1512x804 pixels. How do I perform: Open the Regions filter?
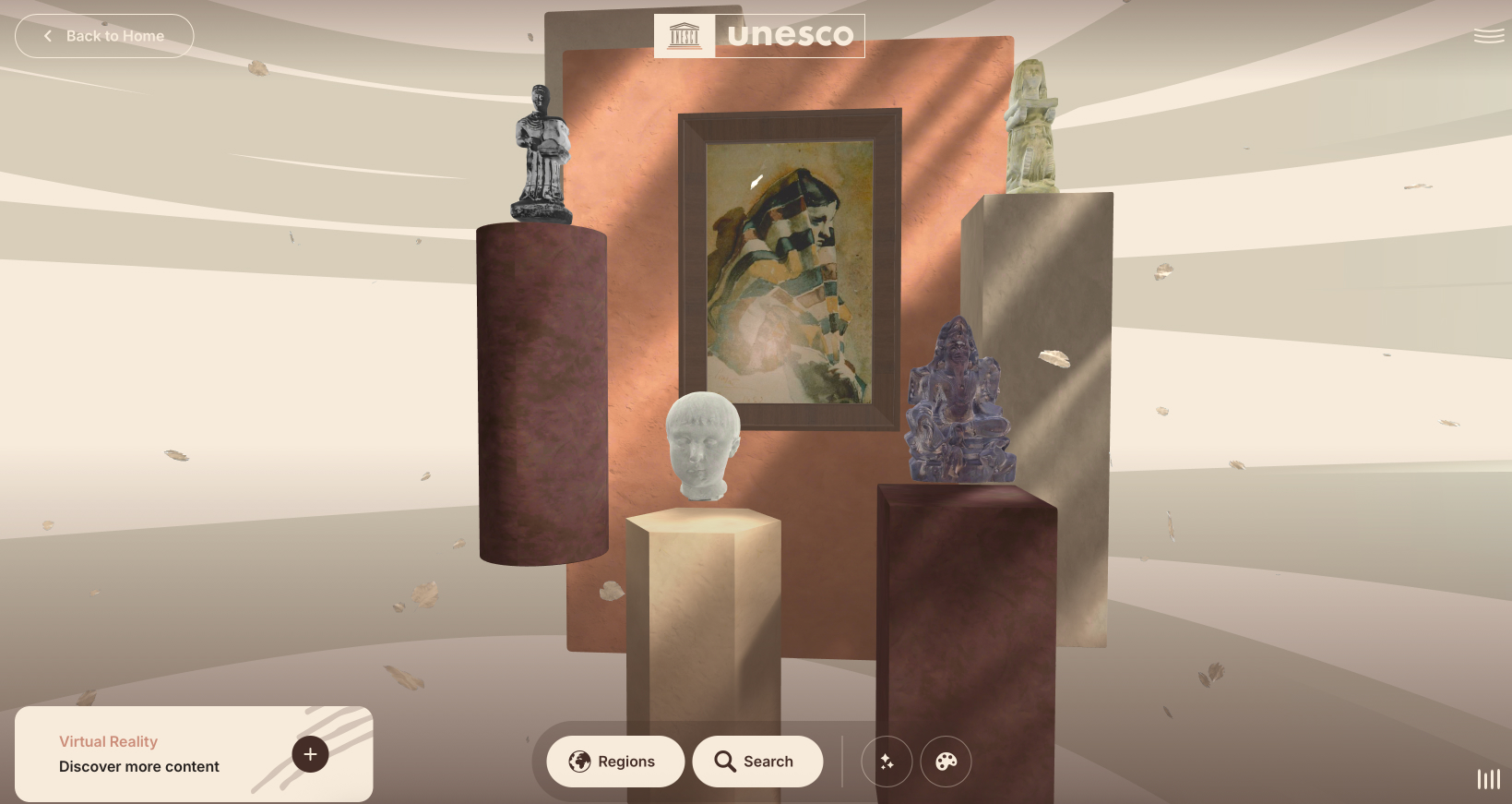coord(614,762)
